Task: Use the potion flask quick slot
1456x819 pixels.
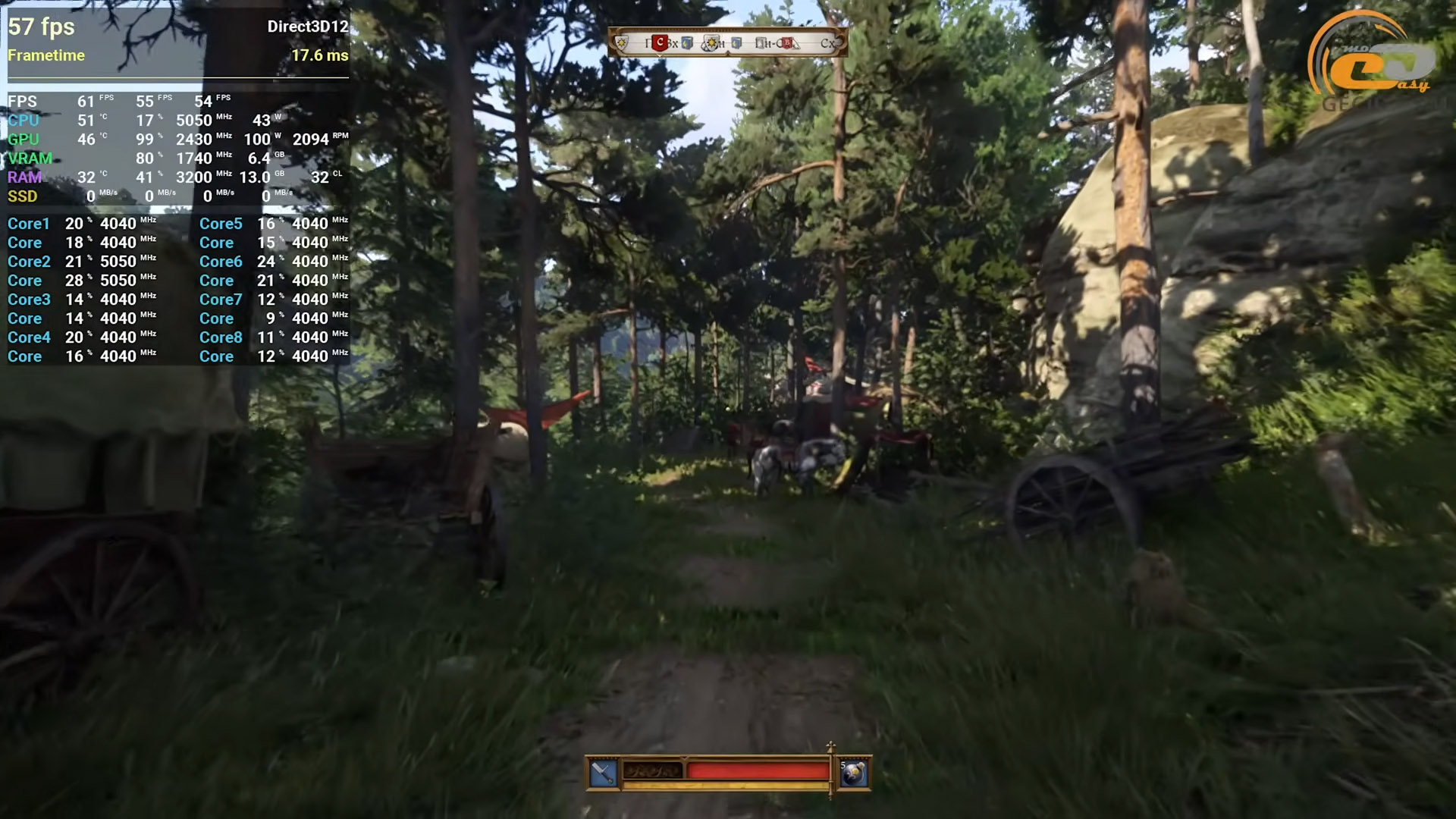Action: 855,773
